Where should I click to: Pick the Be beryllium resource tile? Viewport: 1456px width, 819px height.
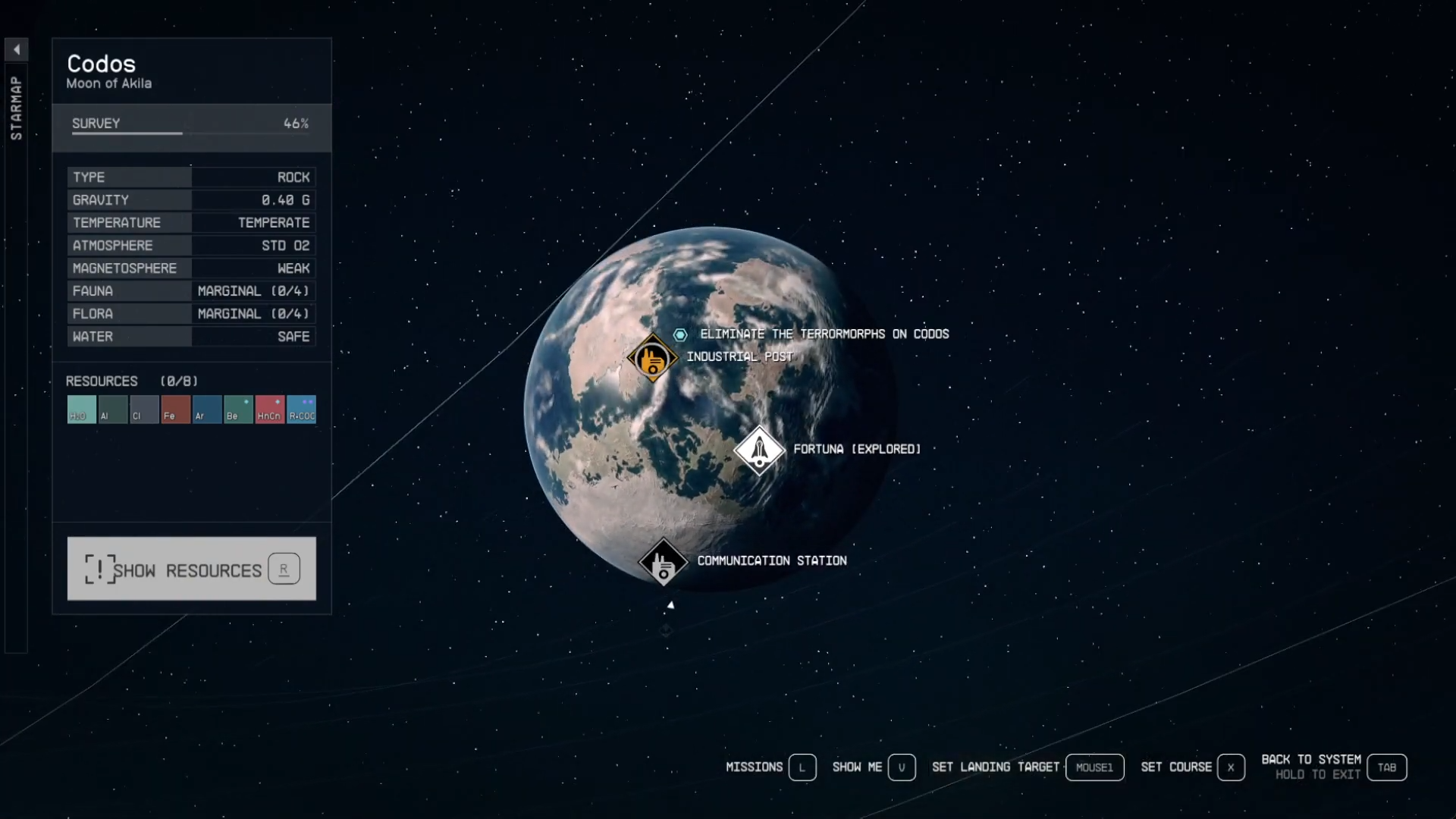(238, 409)
